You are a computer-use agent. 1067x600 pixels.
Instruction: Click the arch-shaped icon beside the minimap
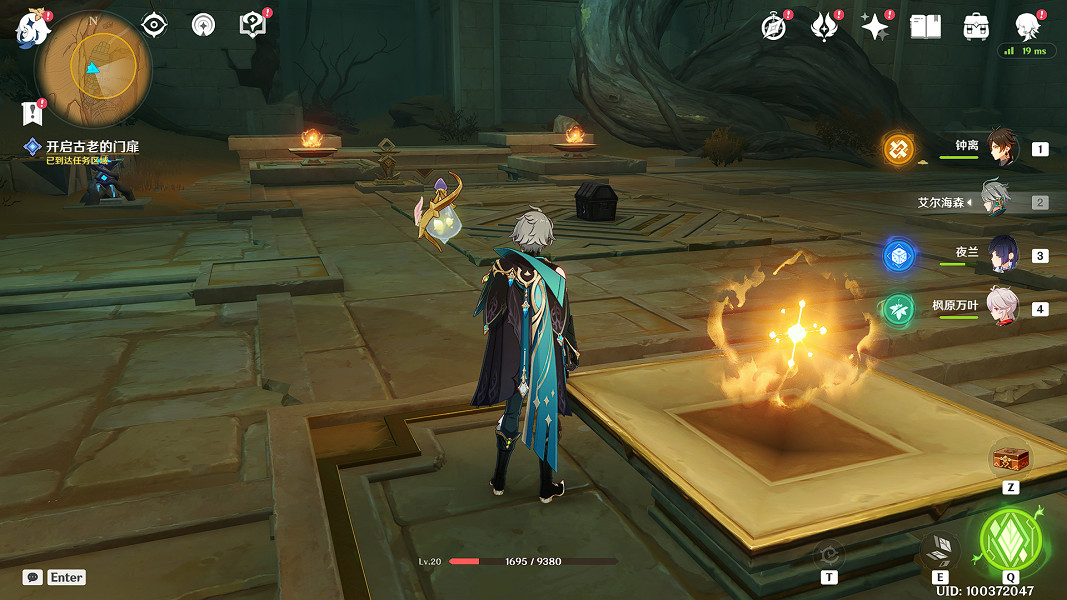tap(203, 25)
